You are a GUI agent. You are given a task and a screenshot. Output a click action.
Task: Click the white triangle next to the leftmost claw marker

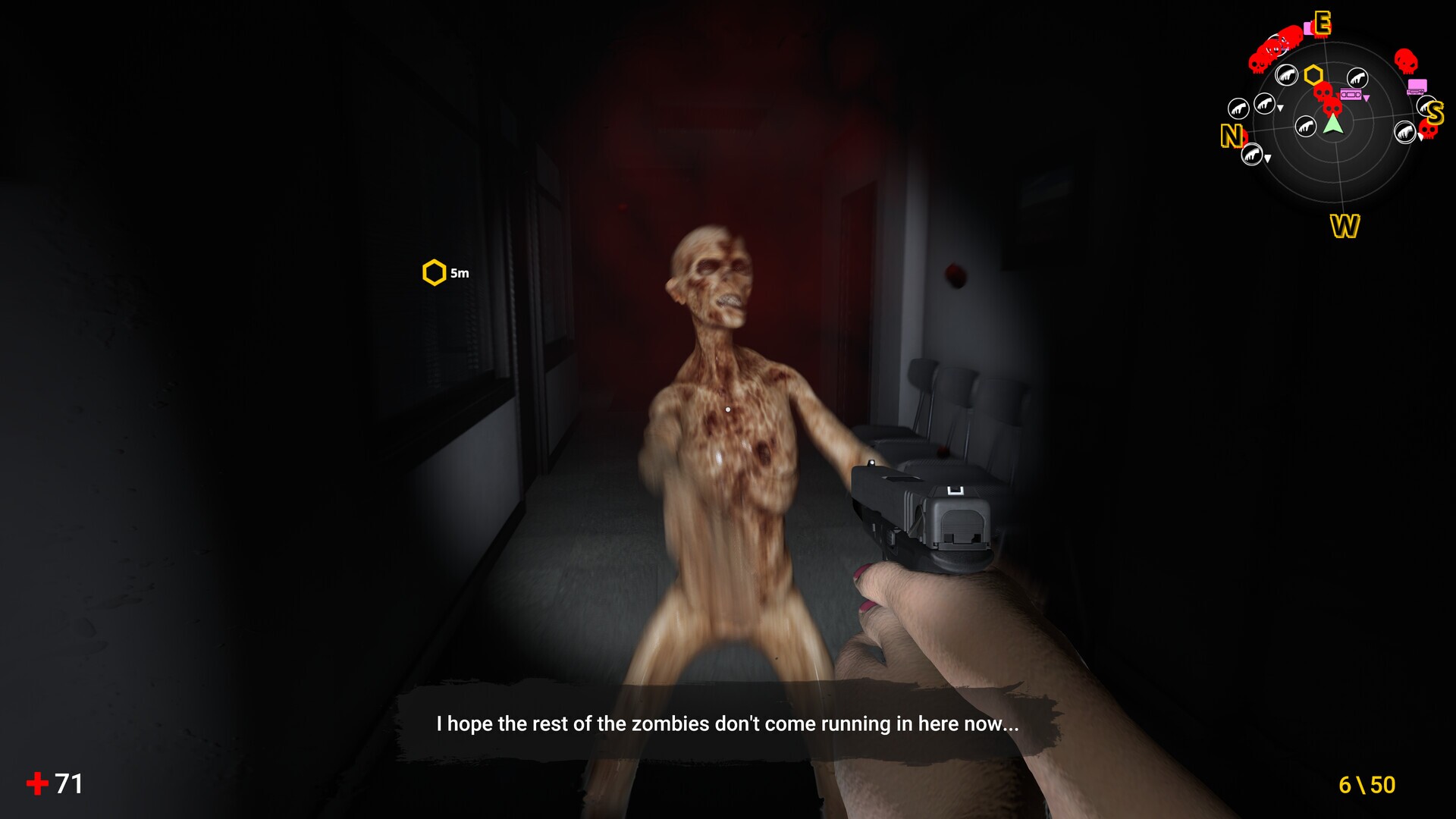click(x=1279, y=108)
